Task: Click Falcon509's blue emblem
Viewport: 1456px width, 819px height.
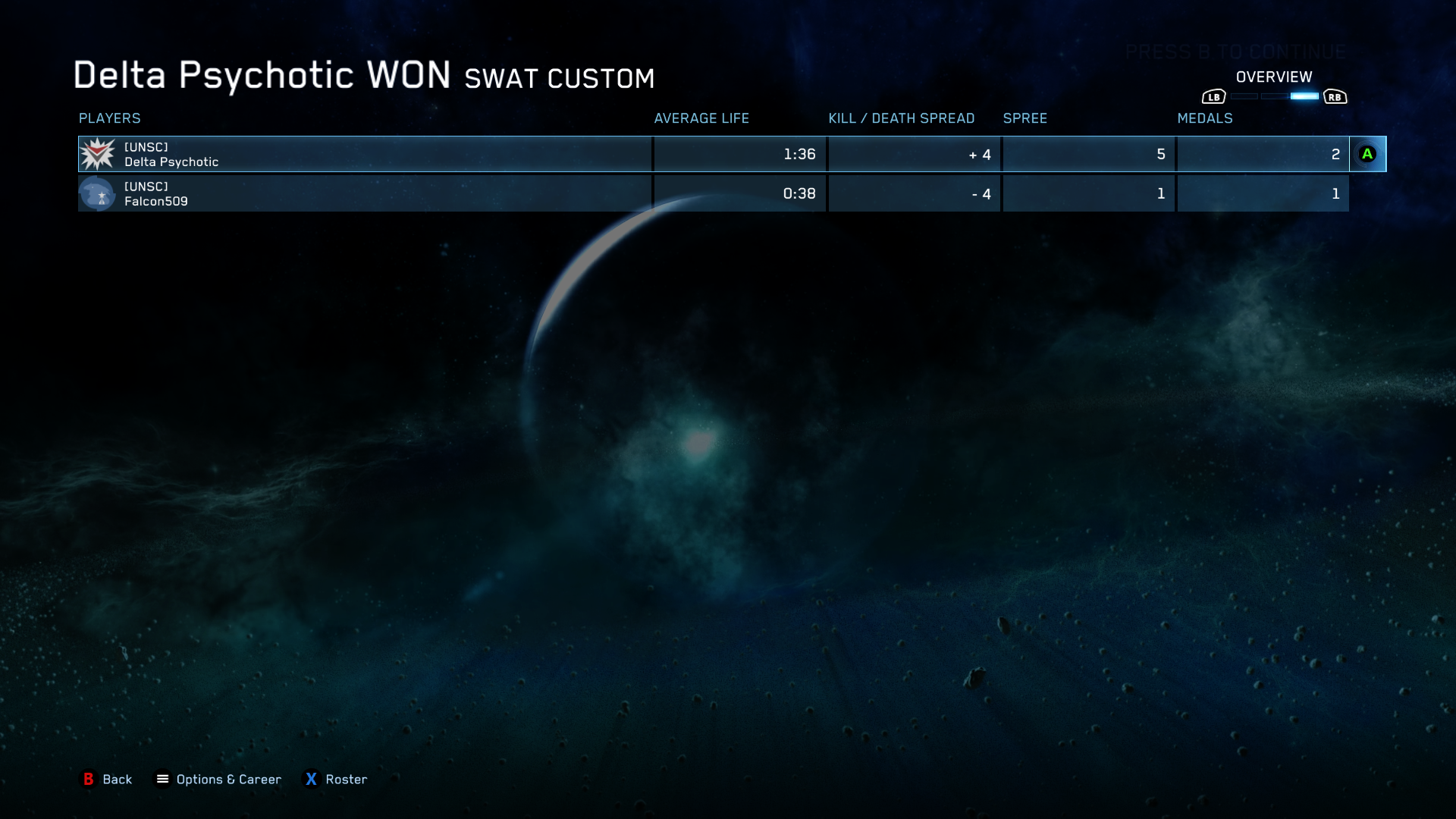Action: (x=97, y=194)
